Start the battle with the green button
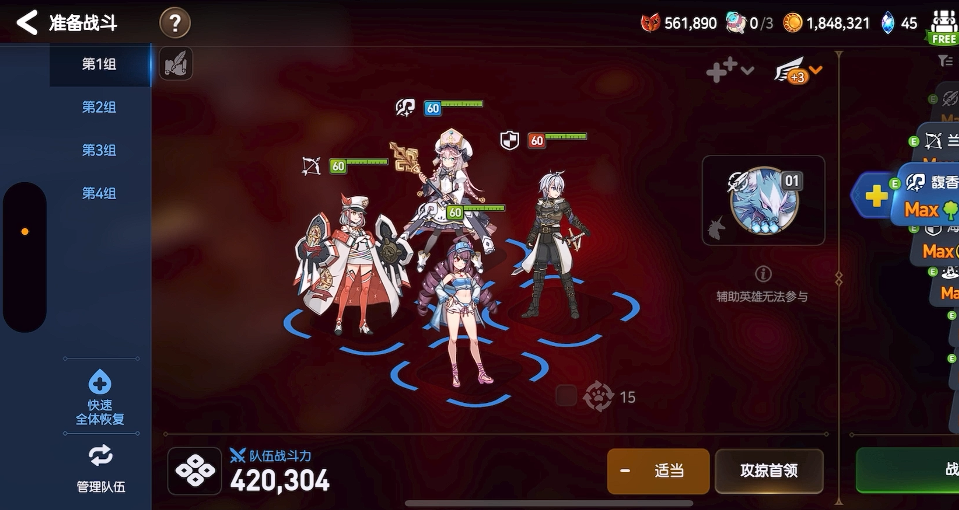 pos(908,470)
